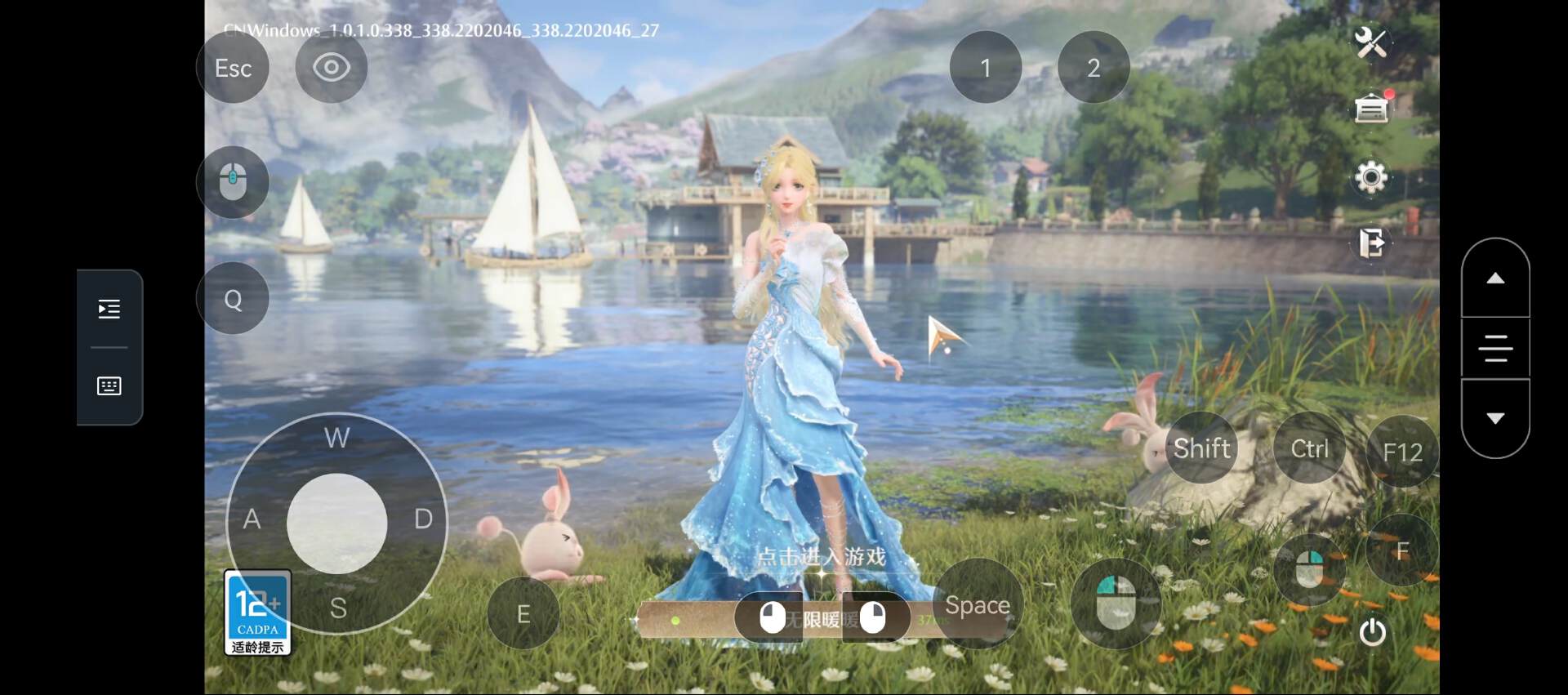Tap the Q virtual key button
The image size is (1568, 695).
coord(233,300)
